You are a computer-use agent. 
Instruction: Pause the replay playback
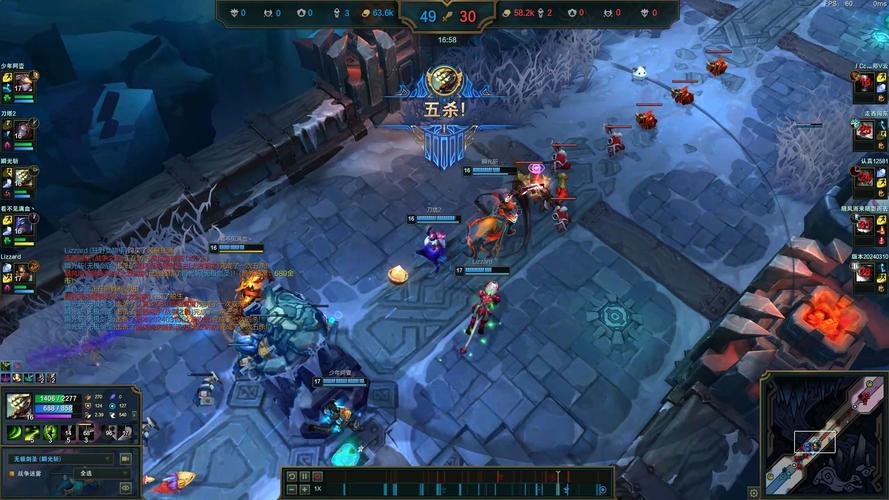304,477
